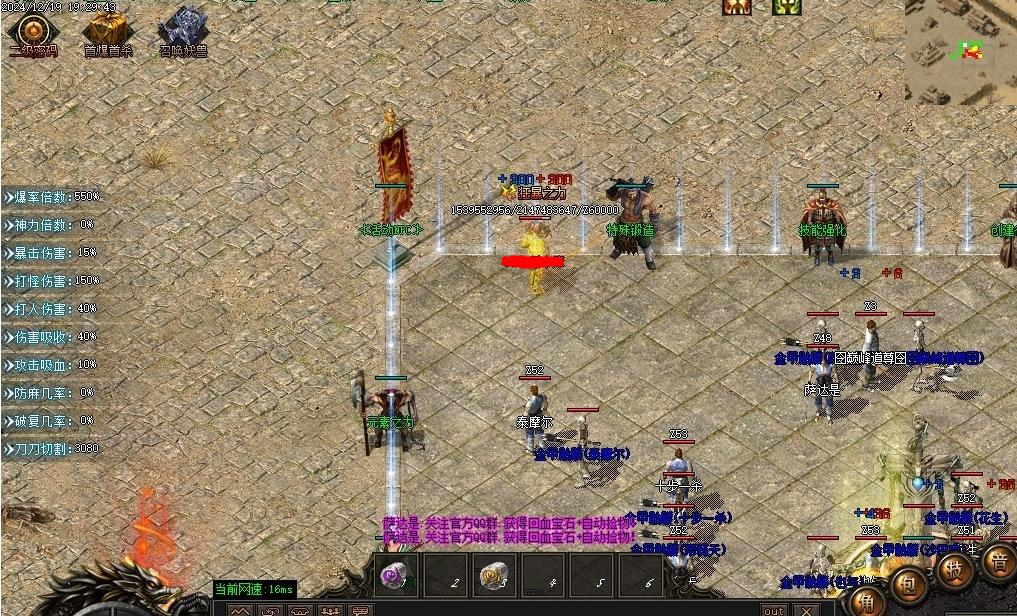Toggle the 音 sound button
The width and height of the screenshot is (1017, 616).
tap(999, 561)
